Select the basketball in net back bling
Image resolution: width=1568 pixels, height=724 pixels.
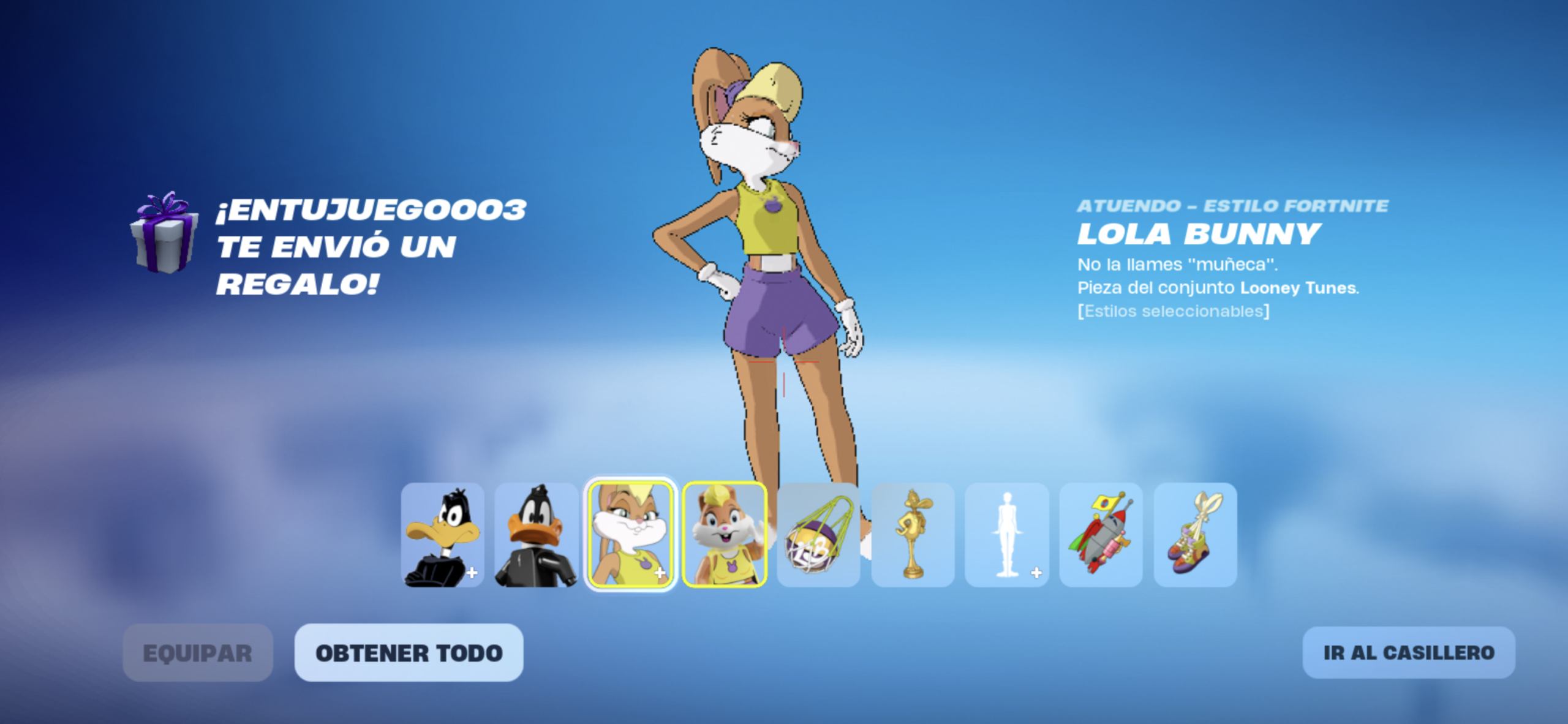(x=818, y=535)
